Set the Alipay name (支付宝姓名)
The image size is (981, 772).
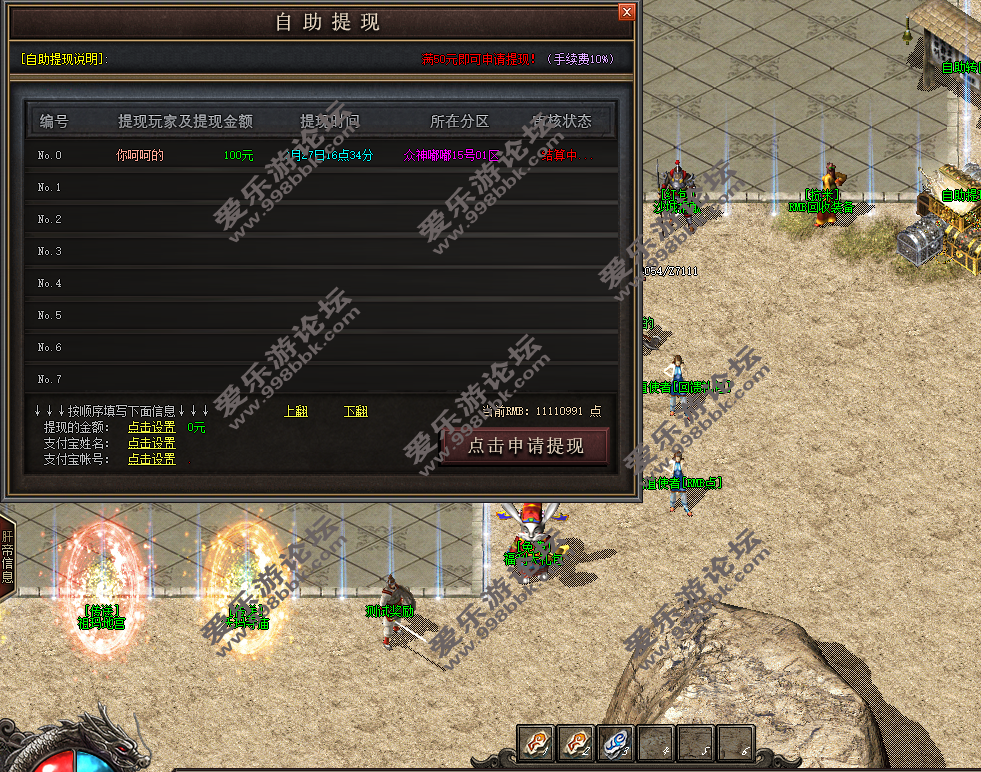point(151,443)
